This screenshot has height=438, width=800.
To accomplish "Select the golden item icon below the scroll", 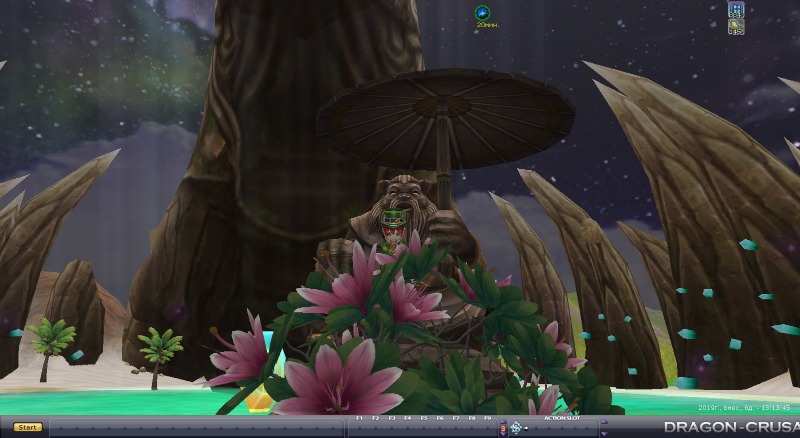I will [x=736, y=27].
